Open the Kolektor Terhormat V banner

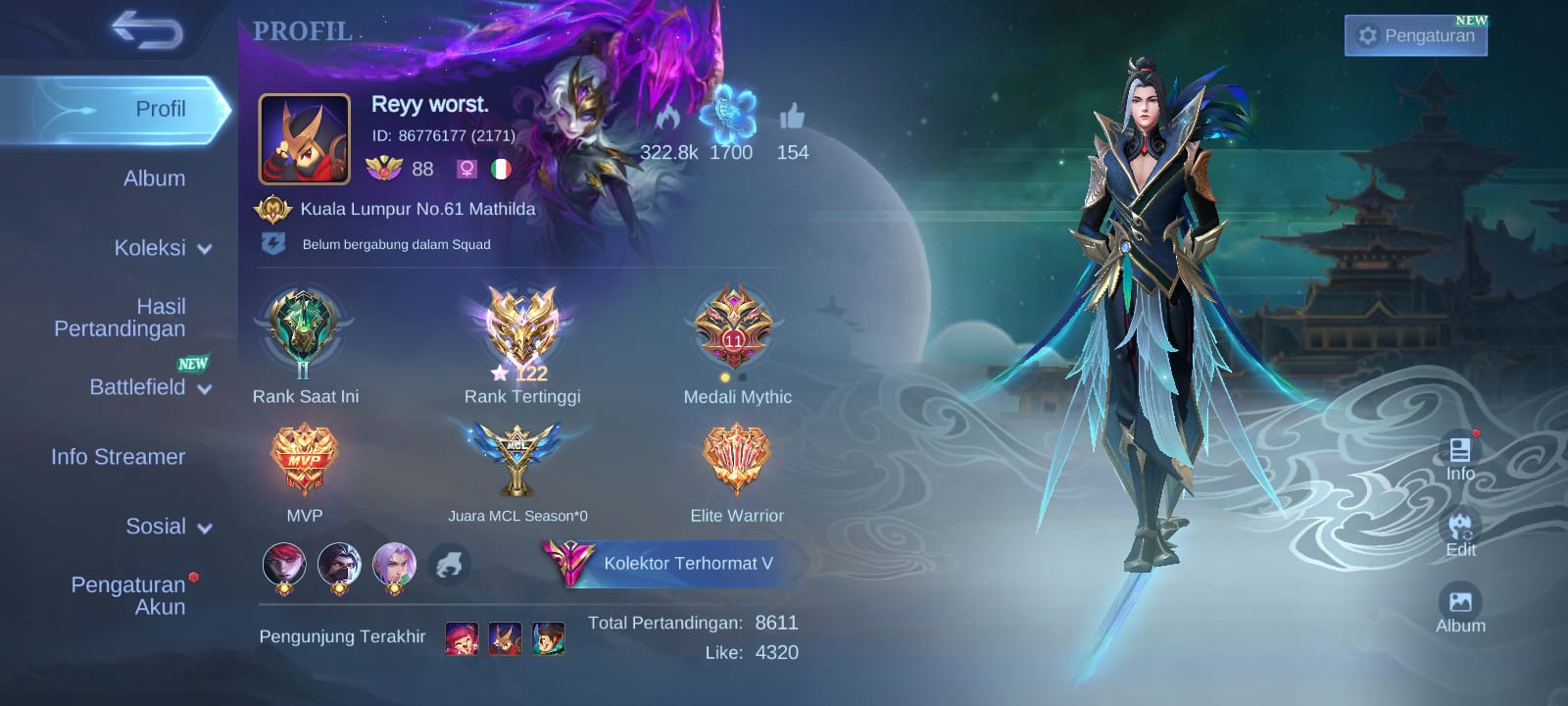click(676, 563)
